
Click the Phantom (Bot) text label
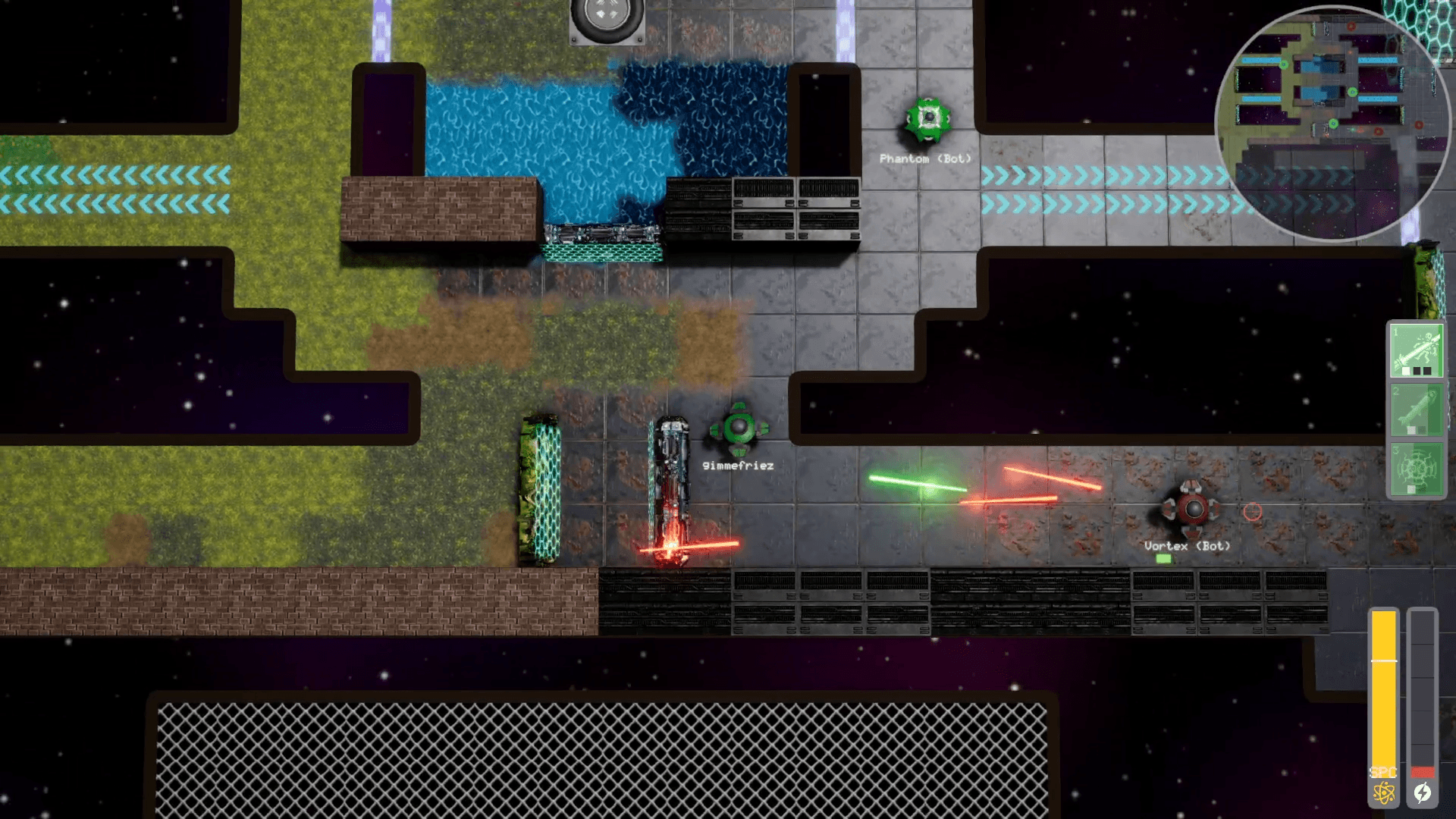(x=925, y=159)
